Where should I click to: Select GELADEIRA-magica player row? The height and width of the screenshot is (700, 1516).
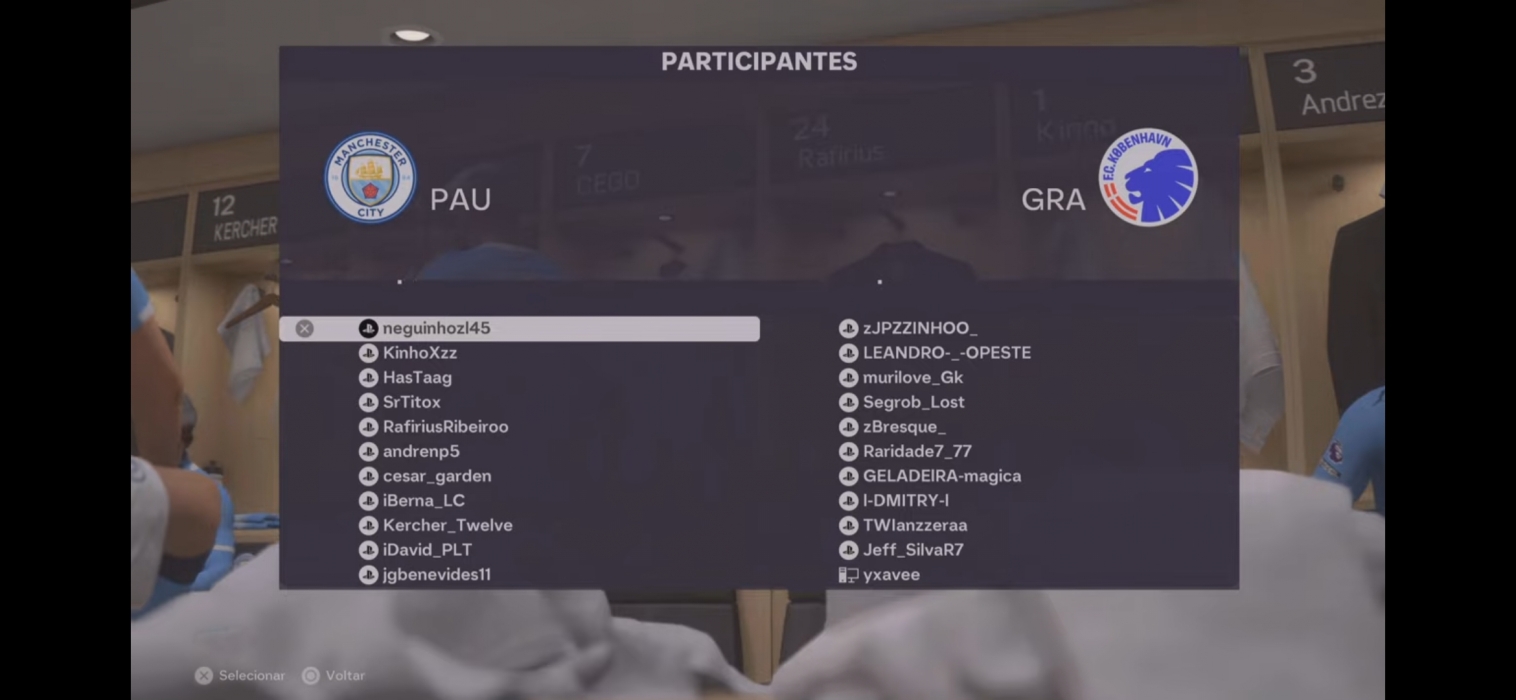coord(941,476)
